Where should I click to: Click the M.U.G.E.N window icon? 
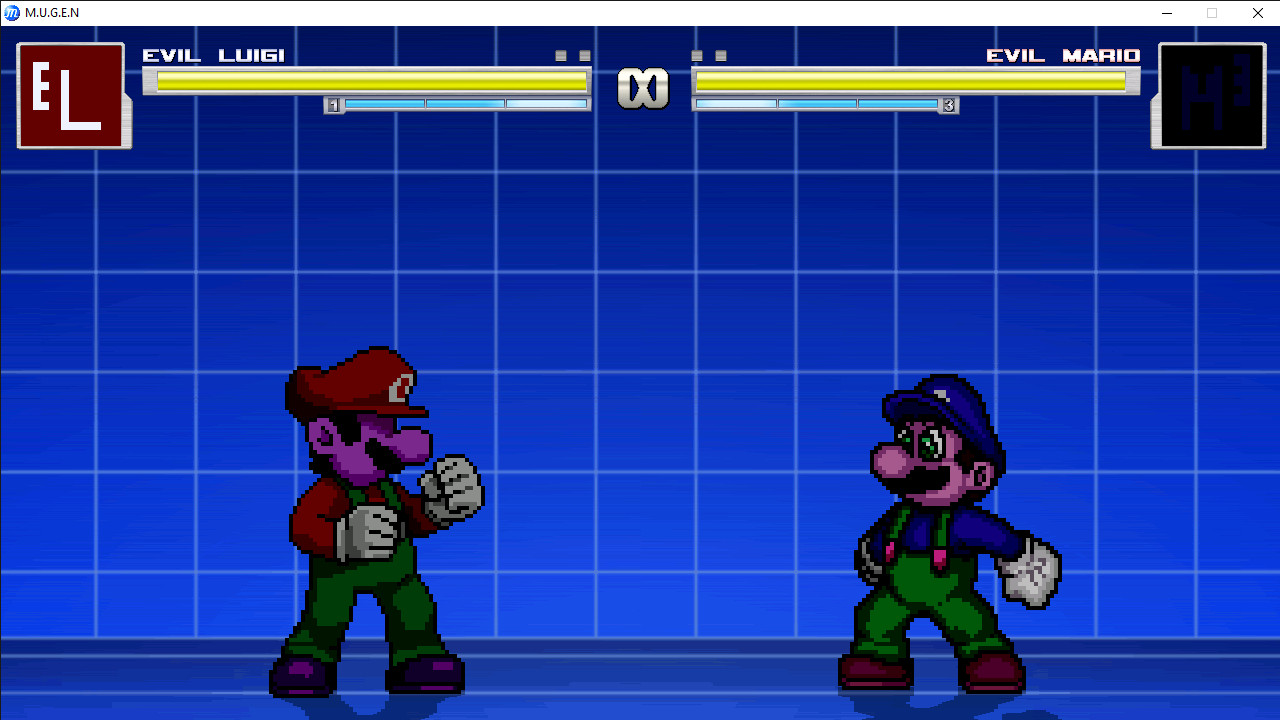click(11, 13)
